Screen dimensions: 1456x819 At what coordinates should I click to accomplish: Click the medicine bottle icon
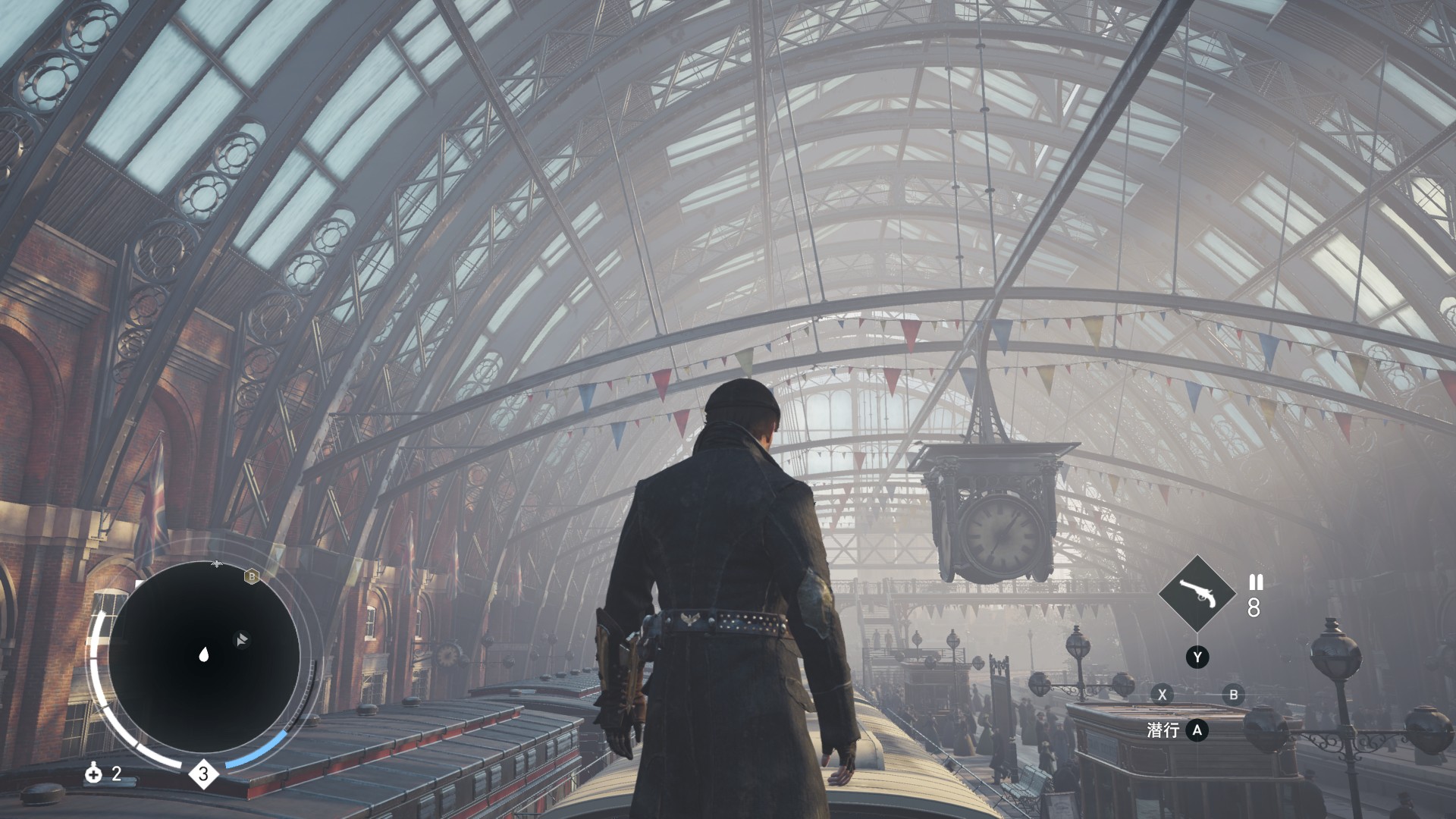(x=94, y=773)
